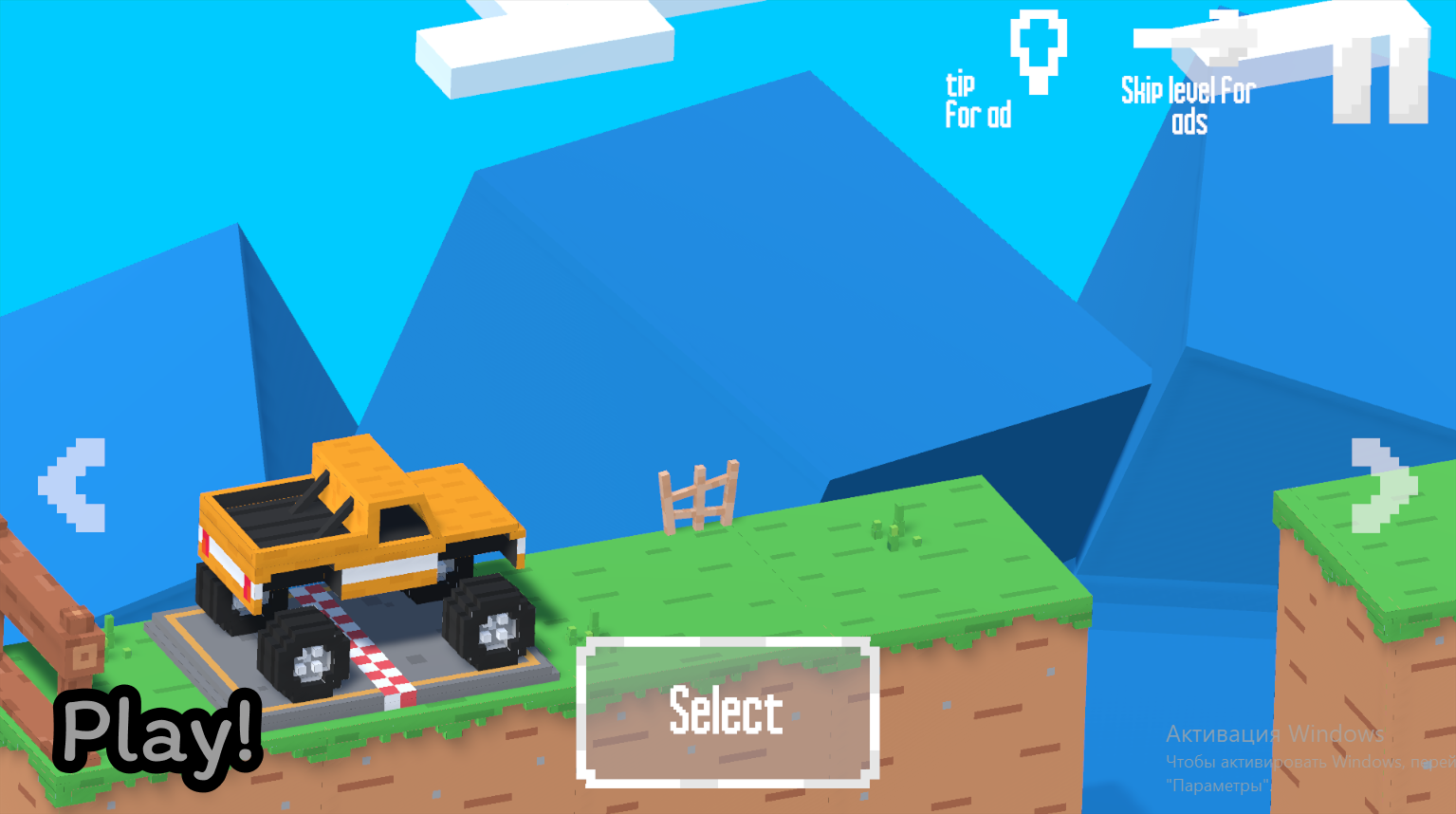Click the 'tip For ad' label
The height and width of the screenshot is (814, 1456).
(977, 100)
